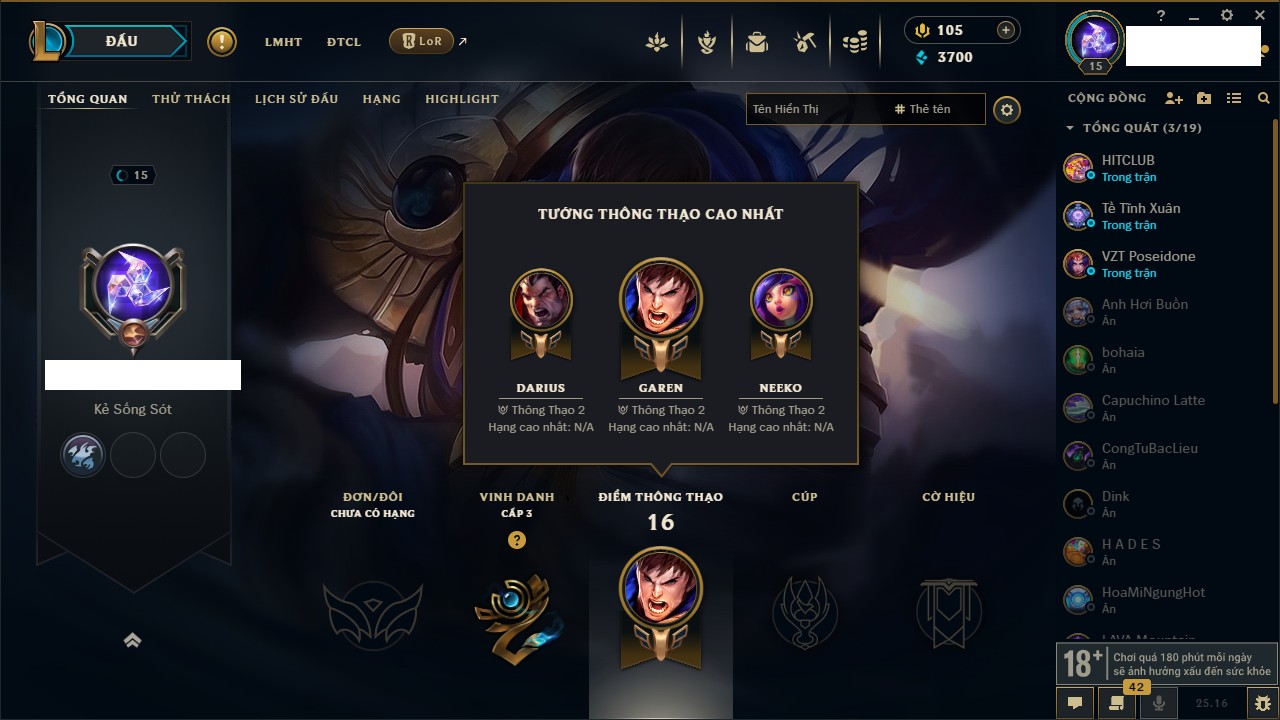The height and width of the screenshot is (720, 1280).
Task: Open profile settings gear beside search box
Action: point(1007,110)
